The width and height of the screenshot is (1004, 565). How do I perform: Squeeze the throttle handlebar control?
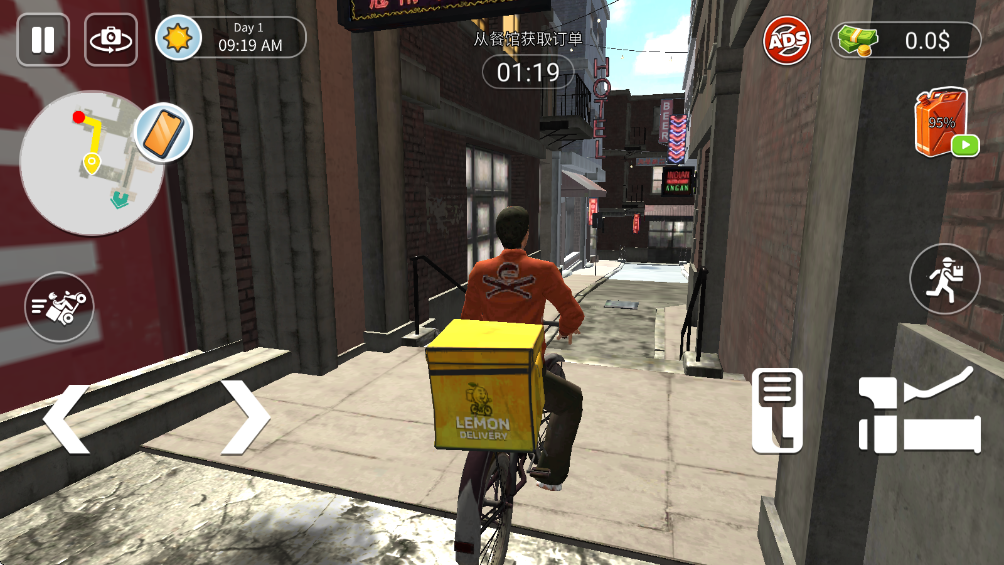(x=918, y=410)
